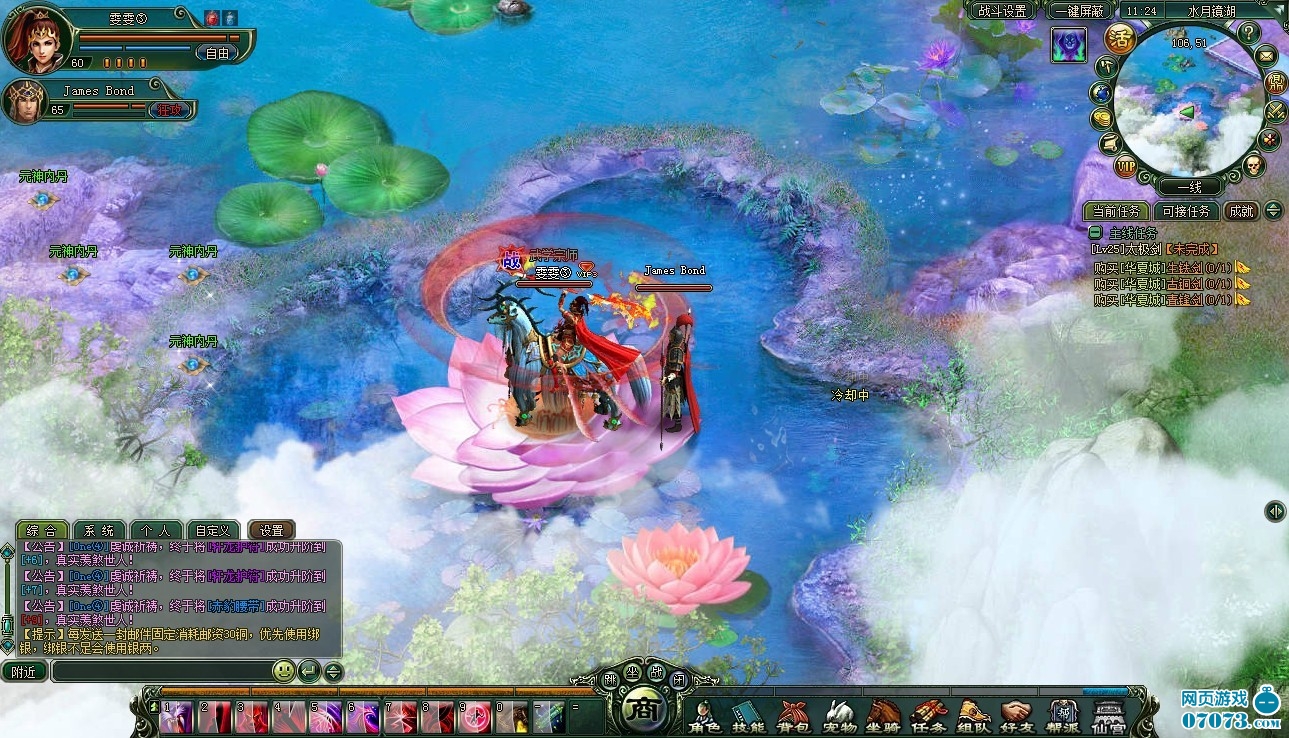Click the question mark help icon
Viewport: 1289px width, 738px height.
[x=1248, y=32]
